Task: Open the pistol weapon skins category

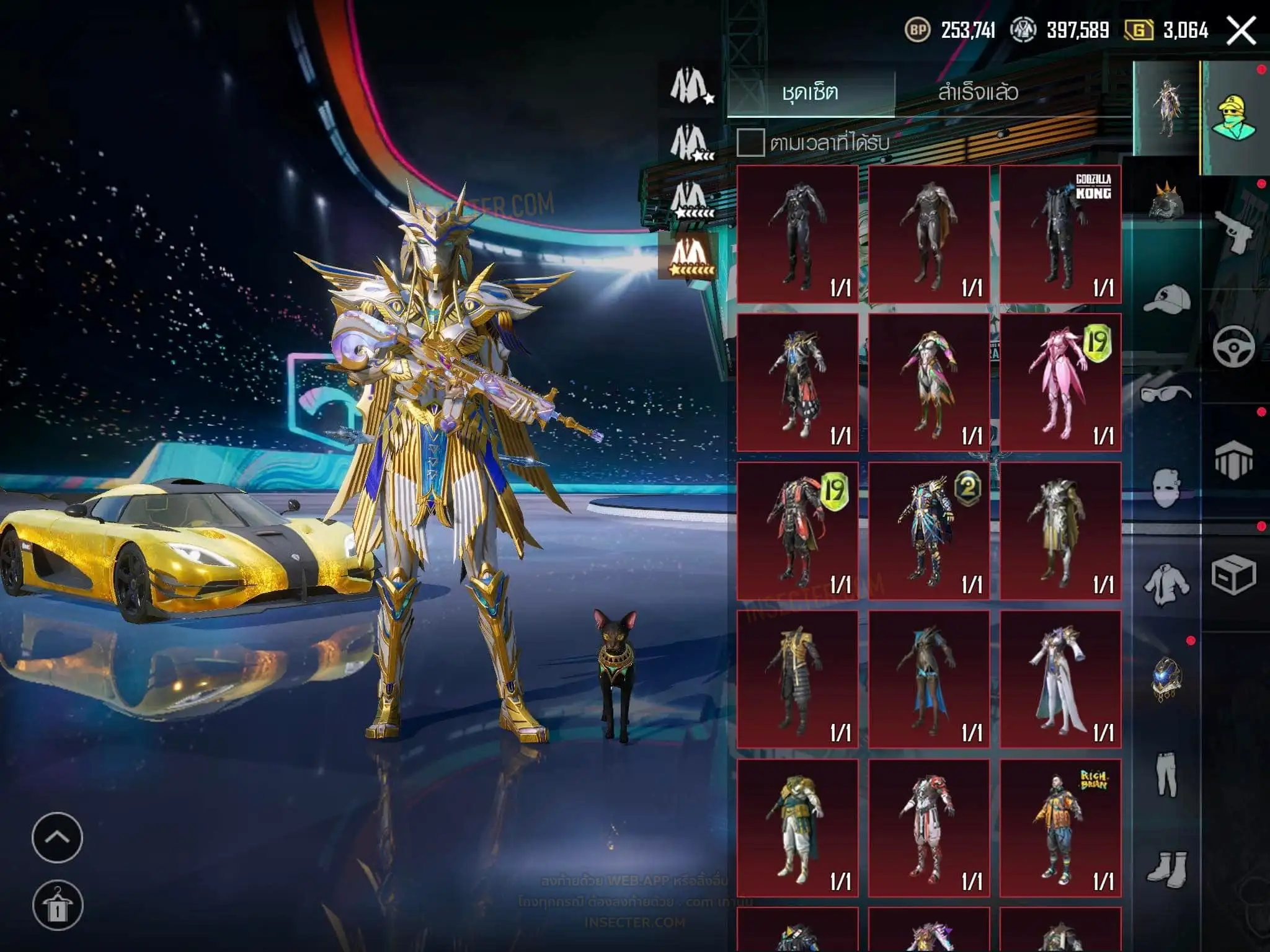Action: pos(1234,232)
